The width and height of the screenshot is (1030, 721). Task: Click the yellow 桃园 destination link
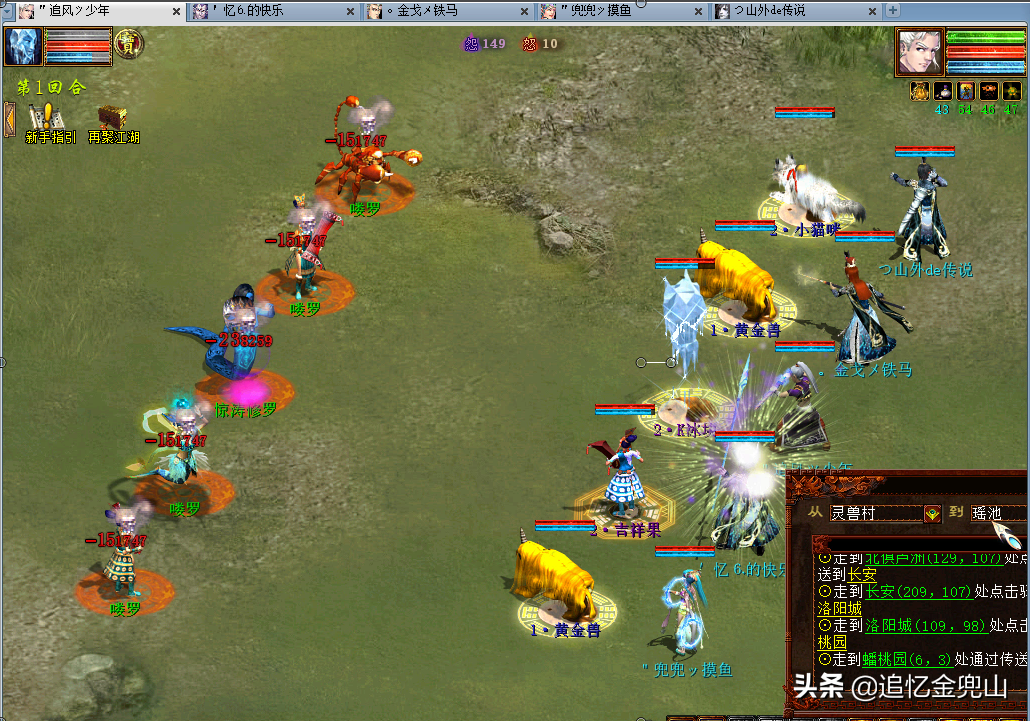pos(832,641)
